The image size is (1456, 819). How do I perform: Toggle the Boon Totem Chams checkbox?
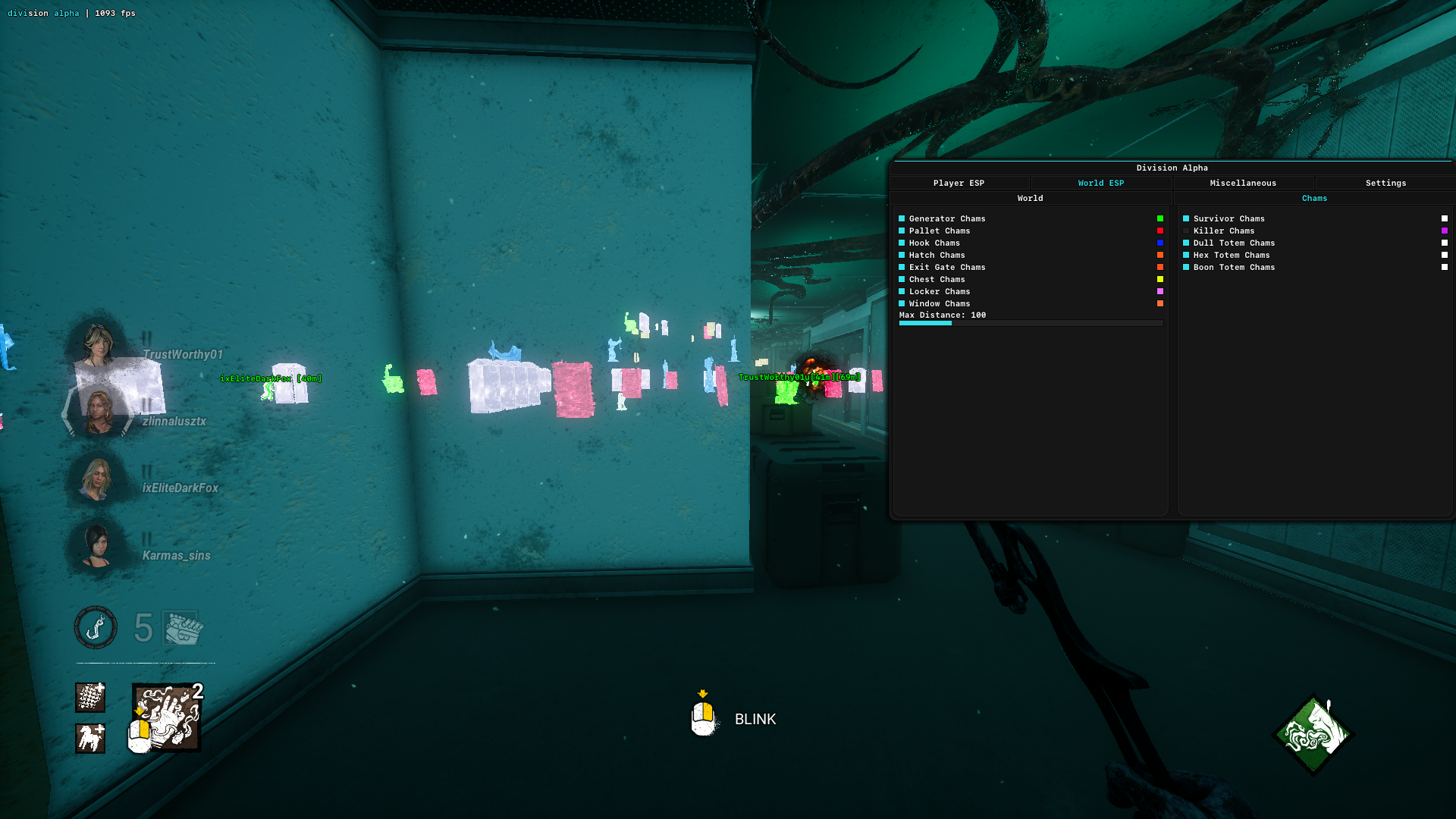[1186, 267]
